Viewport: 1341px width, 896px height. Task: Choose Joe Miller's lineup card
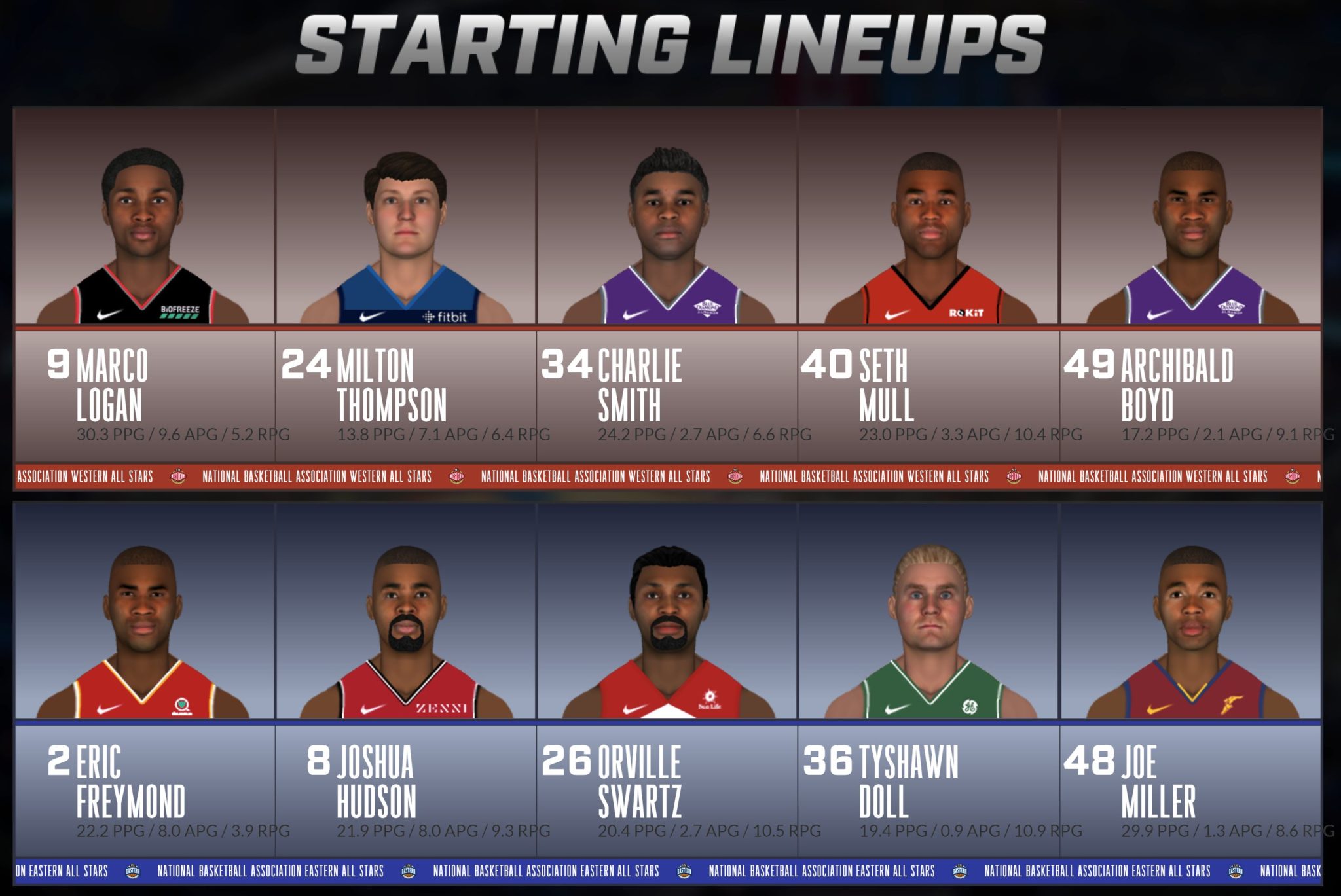tap(1190, 681)
